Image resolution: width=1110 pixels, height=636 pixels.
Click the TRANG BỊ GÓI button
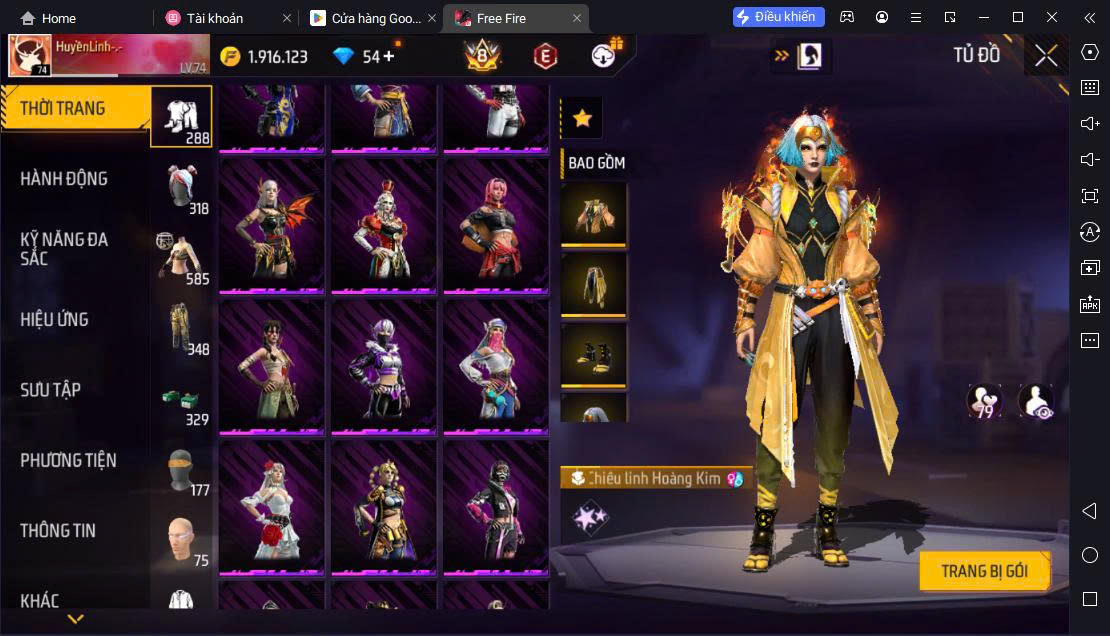click(x=984, y=571)
